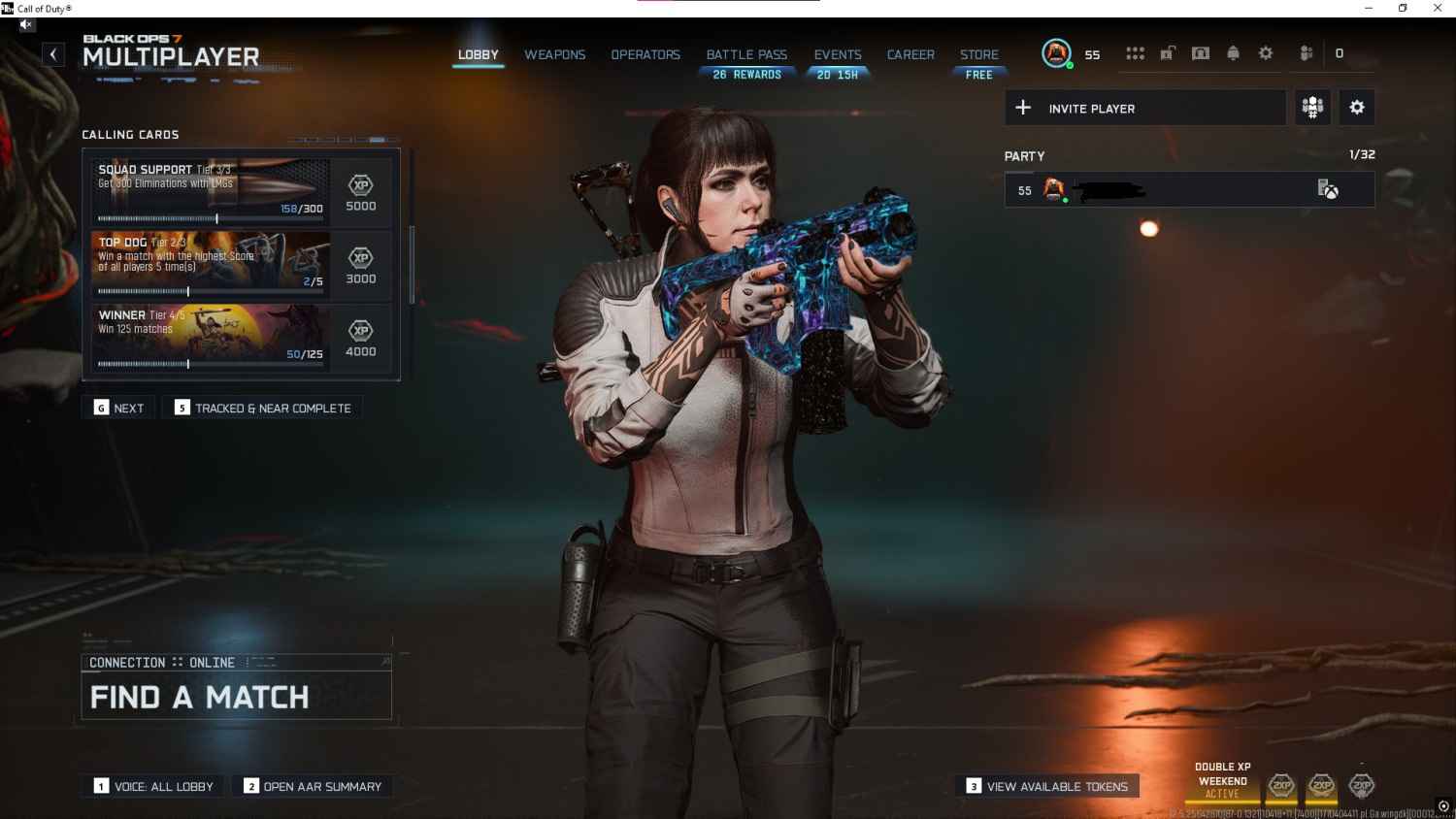Click the player rank emblem showing level 55

(1055, 53)
